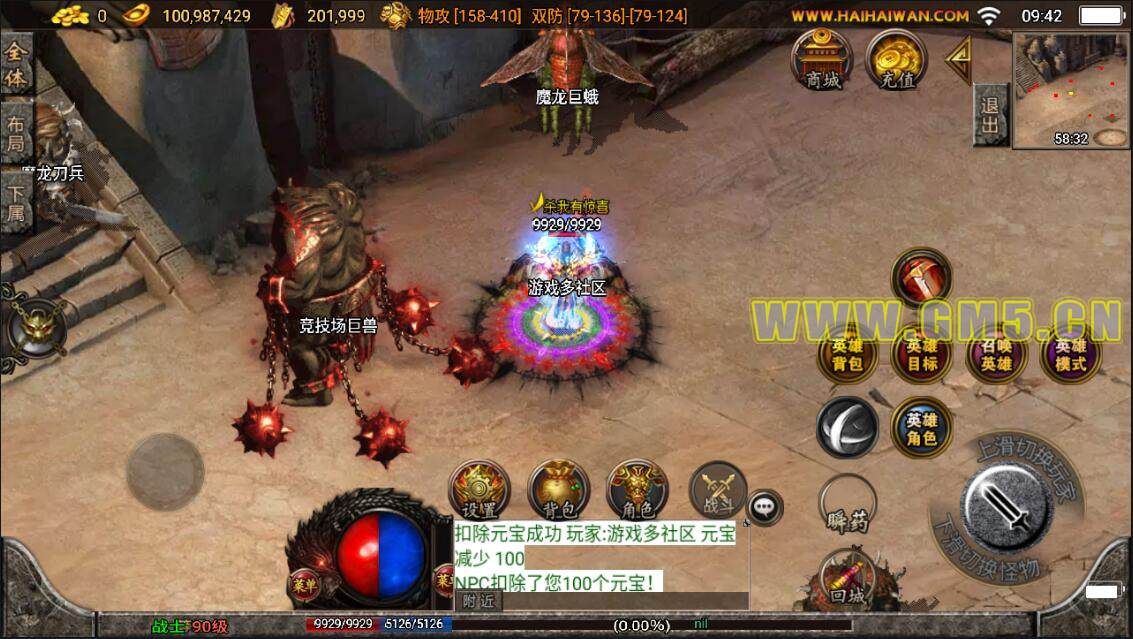Activate 召唤英雄 summon hero
This screenshot has height=639, width=1133.
[x=996, y=356]
